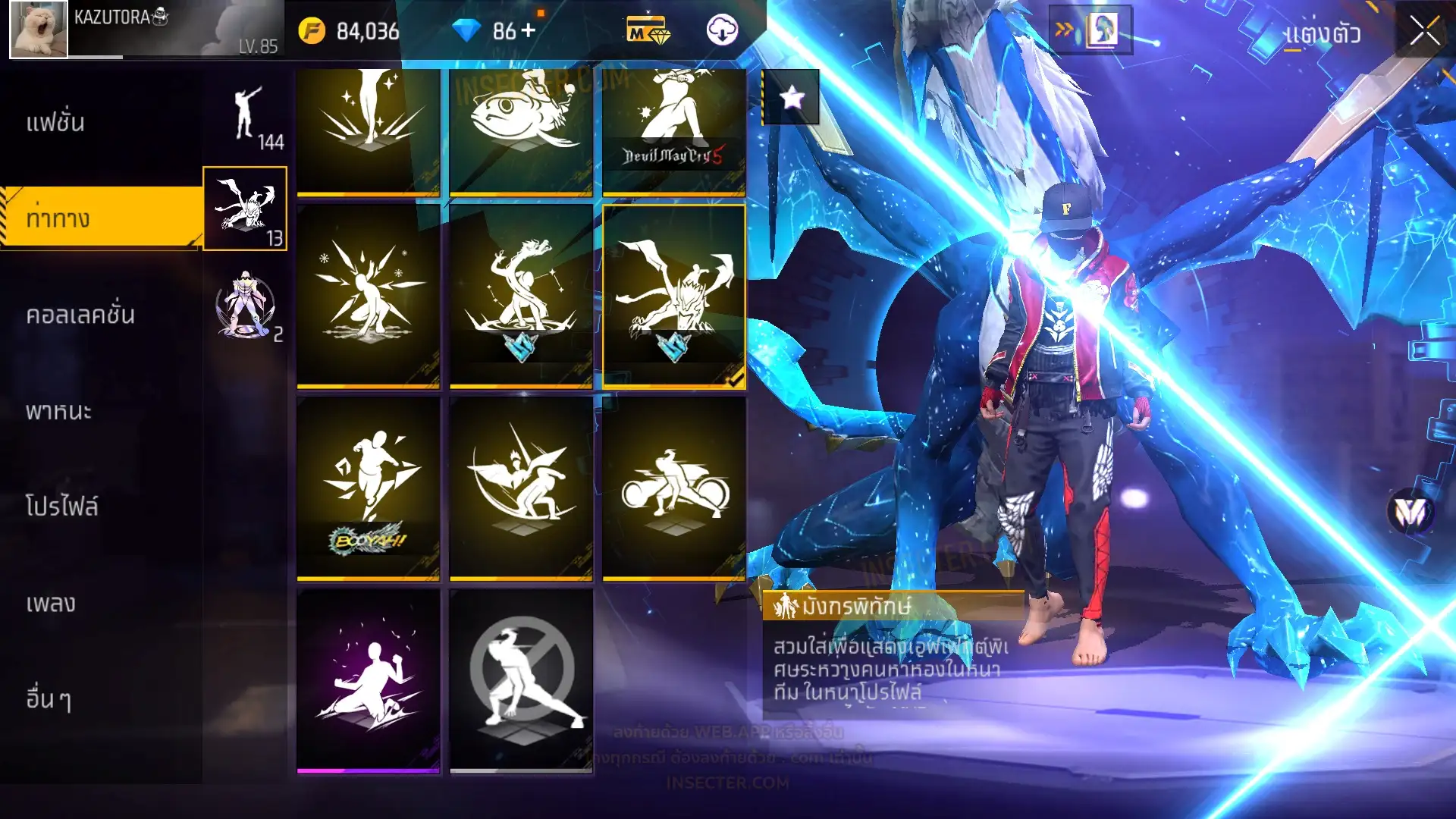Select the Devil May Cry 5 emote
1456x819 pixels.
[x=673, y=130]
